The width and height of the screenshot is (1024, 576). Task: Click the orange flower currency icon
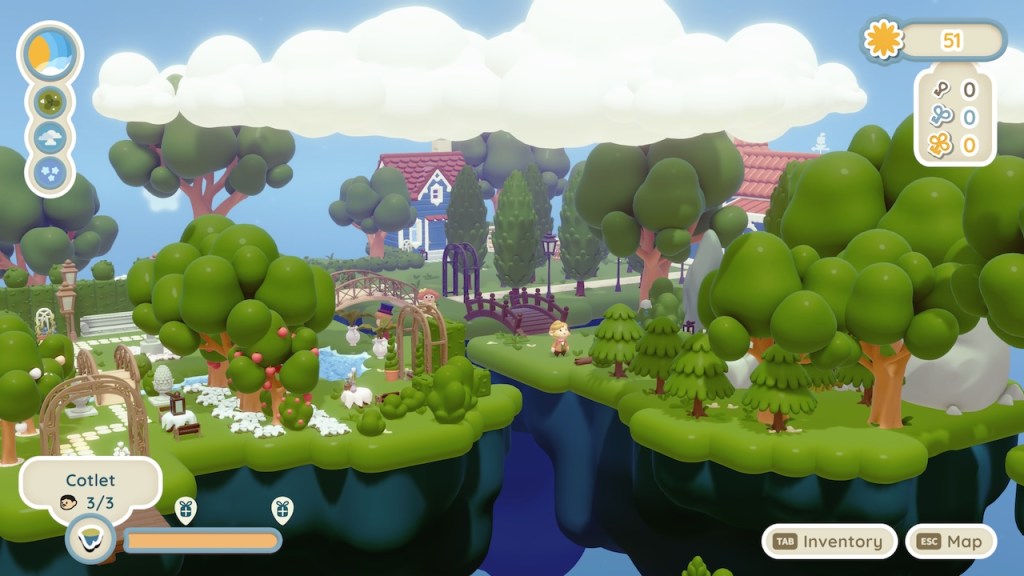coord(883,41)
